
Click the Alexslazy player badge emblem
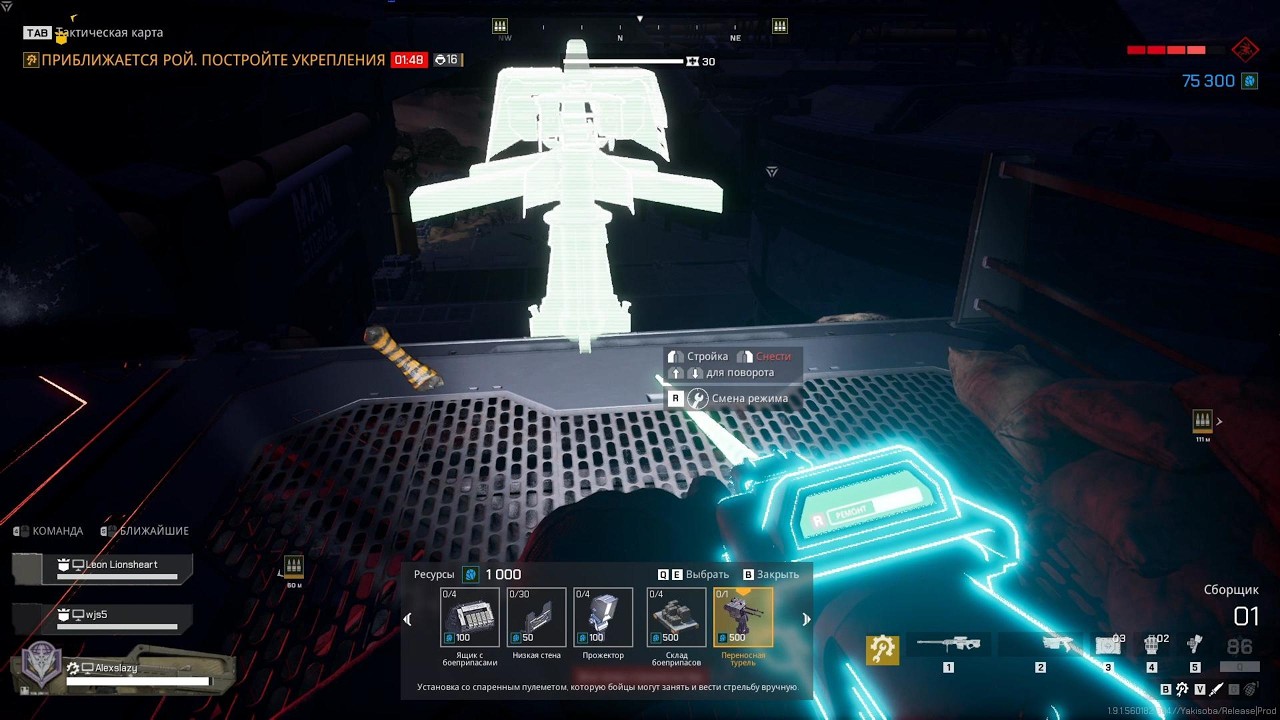pyautogui.click(x=42, y=664)
